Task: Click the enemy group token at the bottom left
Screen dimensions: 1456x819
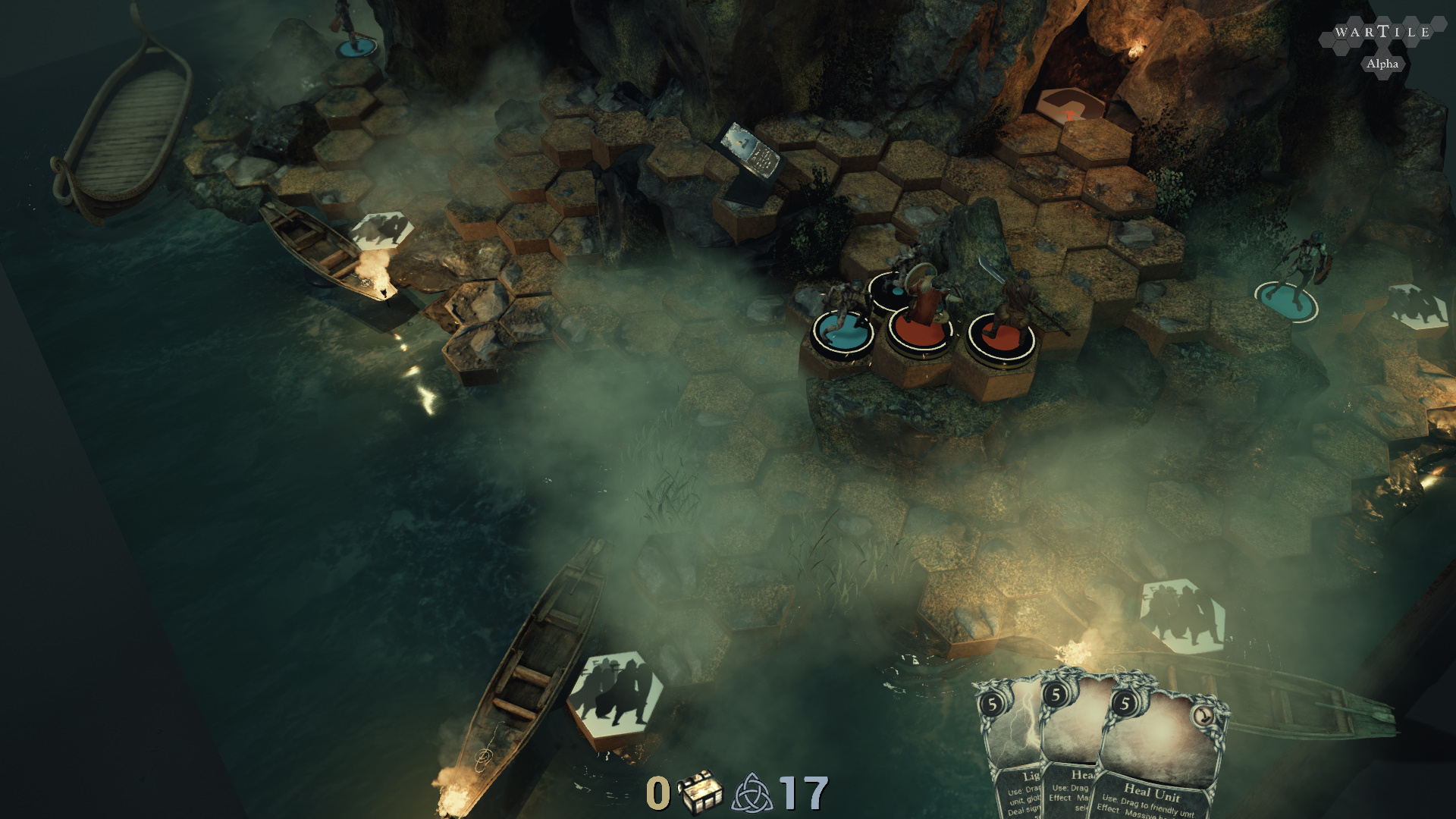Action: pyautogui.click(x=614, y=694)
